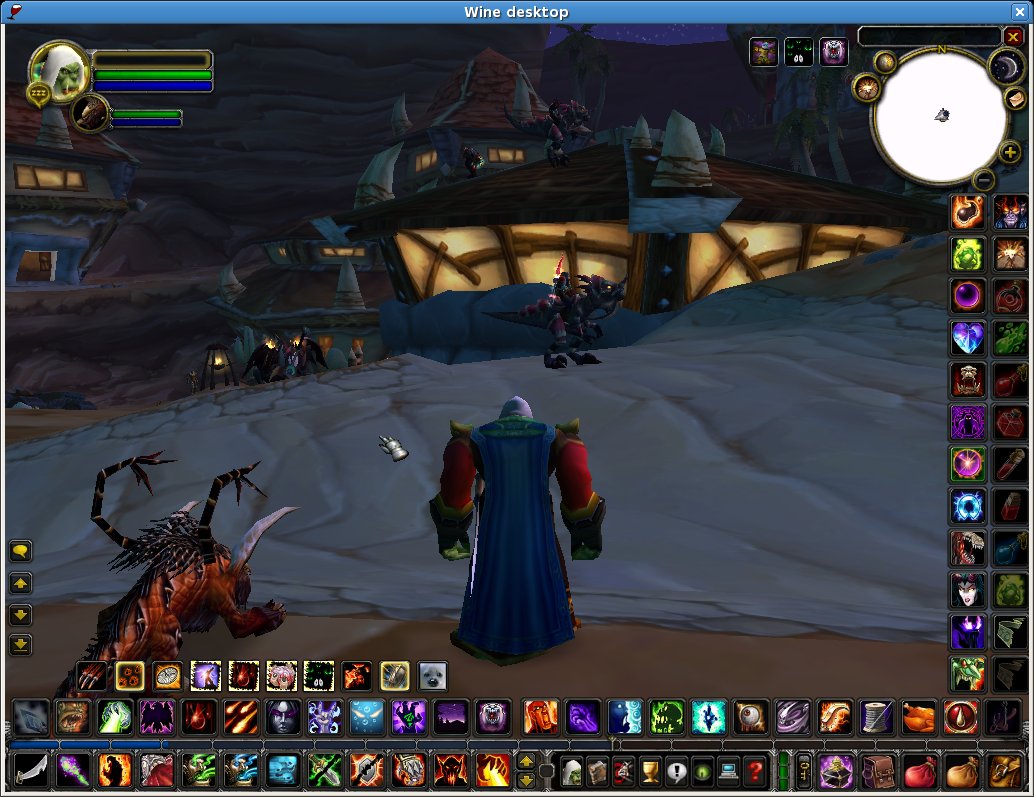Open the key ring button

click(x=803, y=772)
